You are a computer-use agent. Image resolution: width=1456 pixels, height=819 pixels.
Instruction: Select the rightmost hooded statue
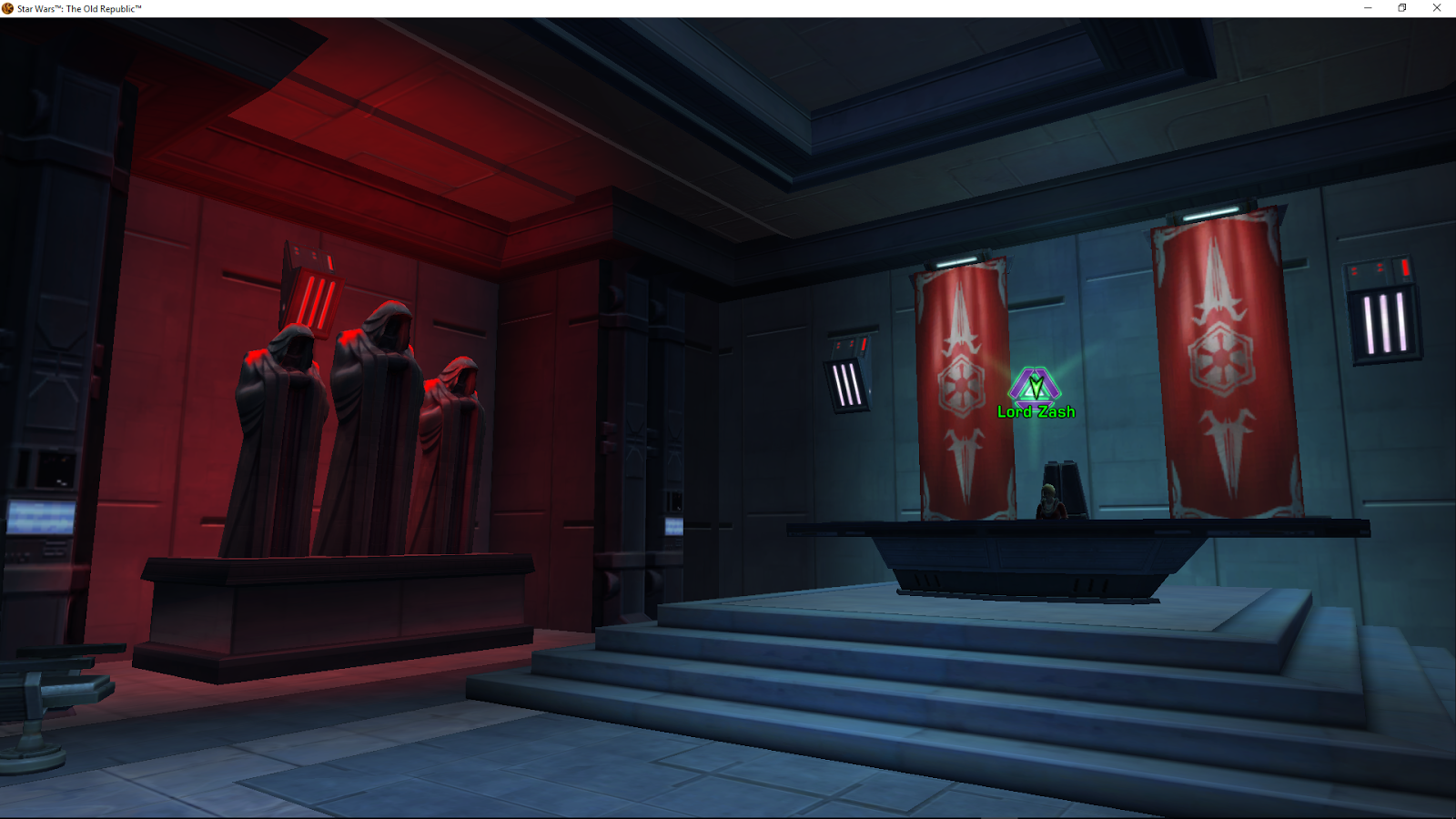[x=455, y=455]
